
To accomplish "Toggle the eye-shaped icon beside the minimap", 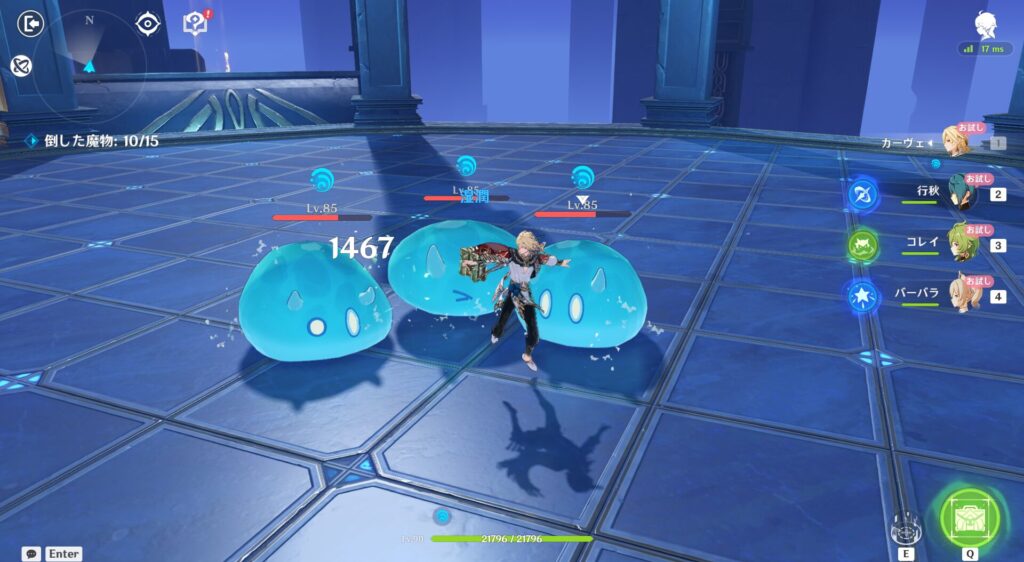I will pyautogui.click(x=148, y=24).
